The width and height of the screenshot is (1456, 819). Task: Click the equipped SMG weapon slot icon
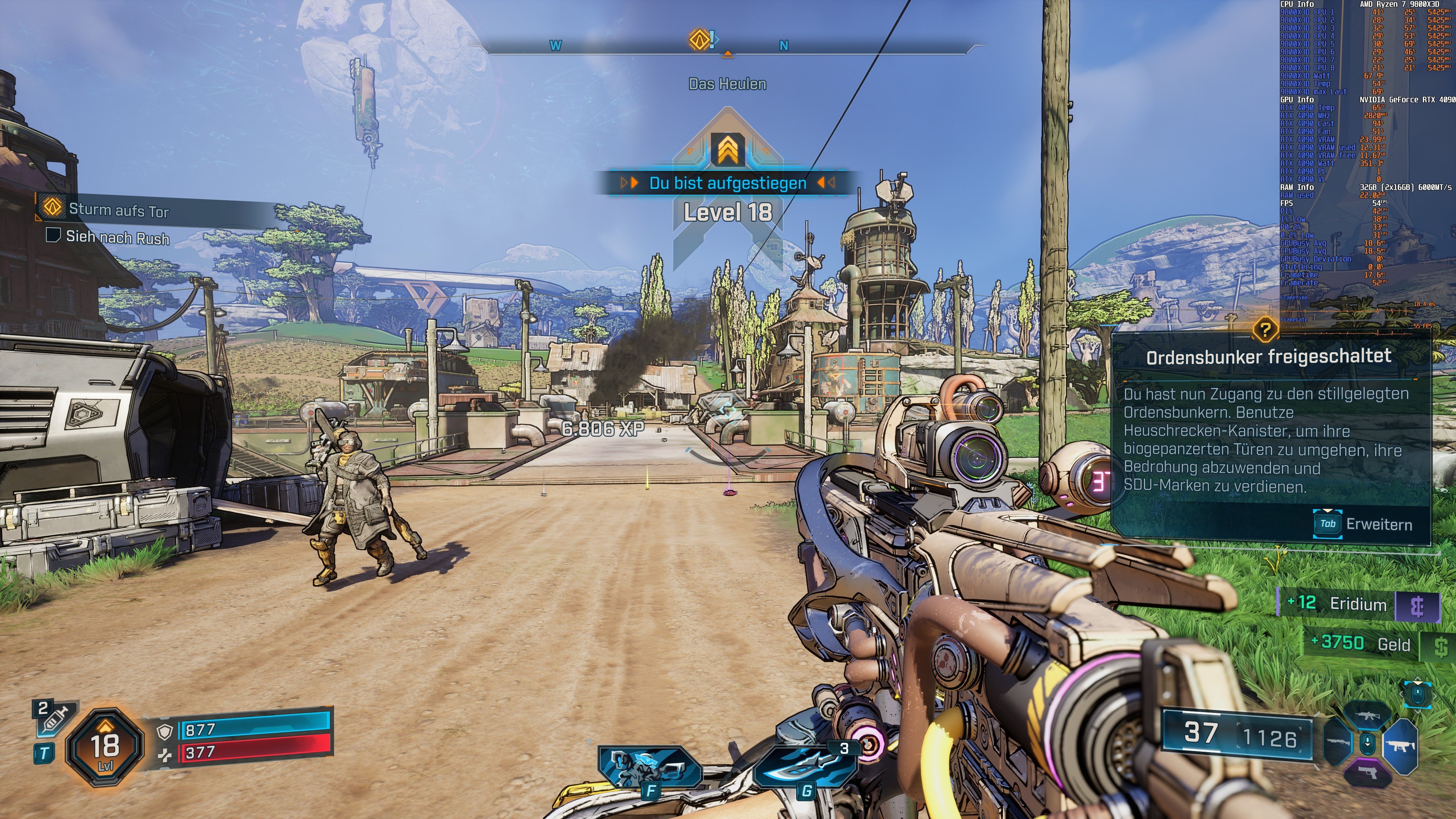pyautogui.click(x=1401, y=746)
